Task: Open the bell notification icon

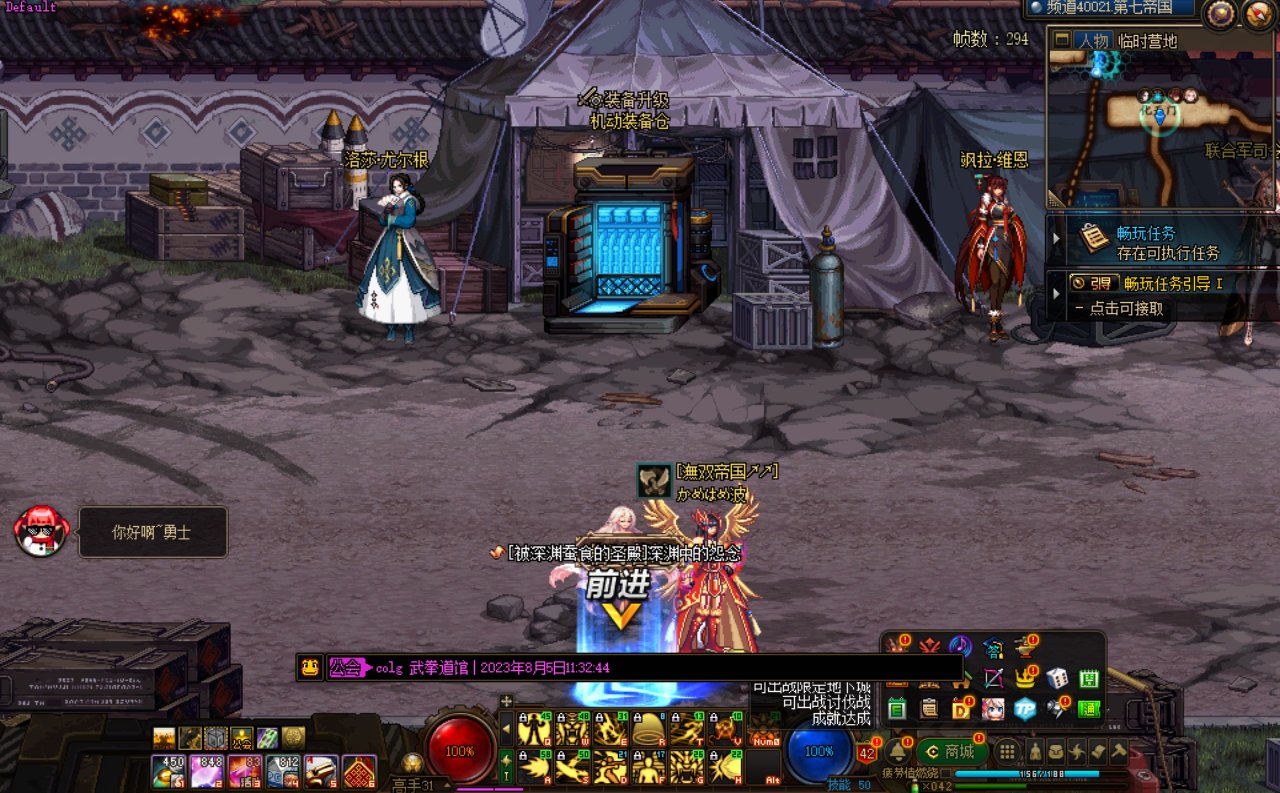Action: point(896,752)
